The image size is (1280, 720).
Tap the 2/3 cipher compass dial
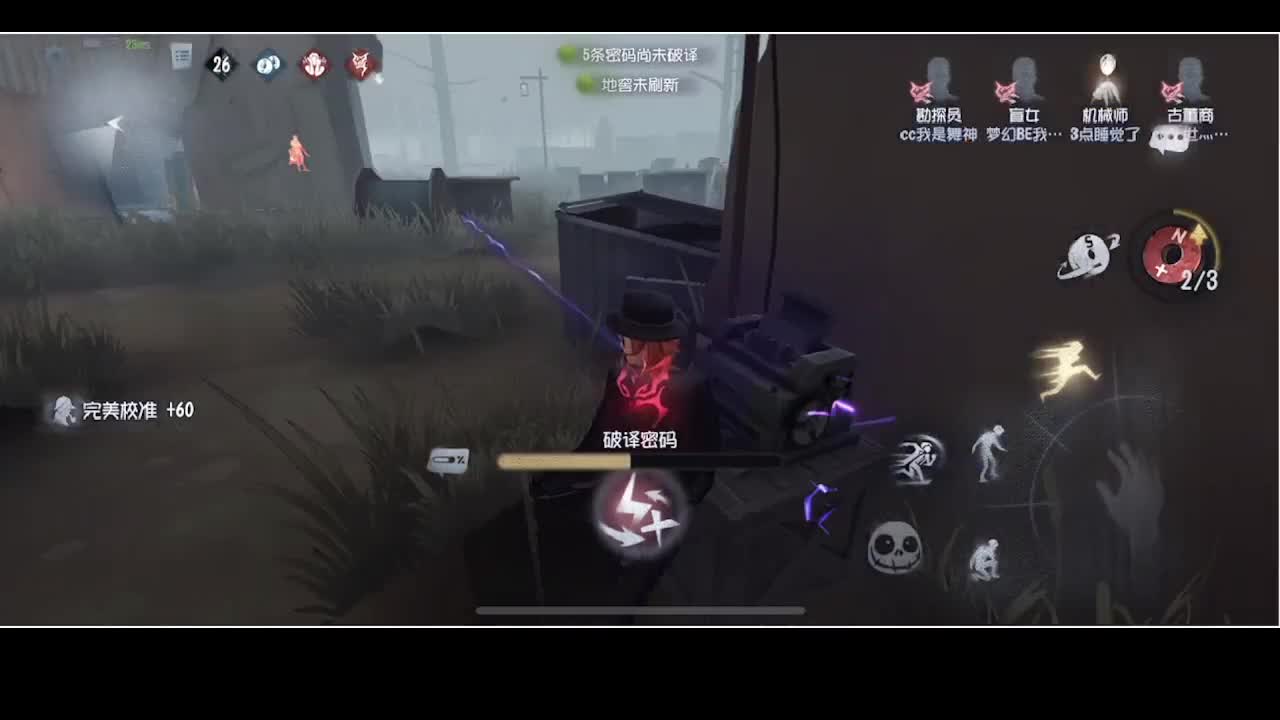tap(1176, 255)
